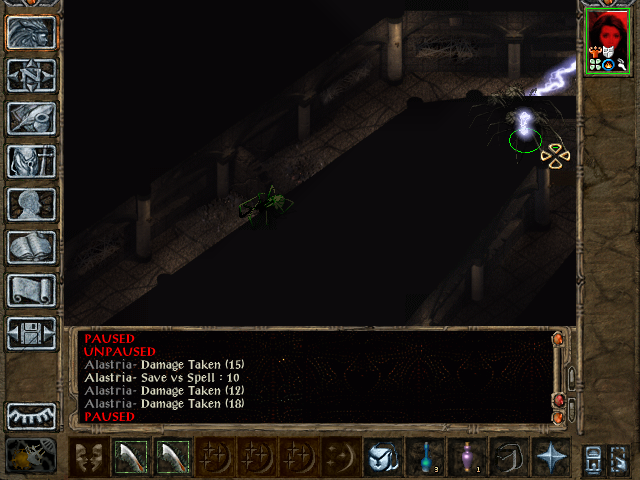
Task: Activate the four-point star special abilities icon
Action: coord(551,457)
